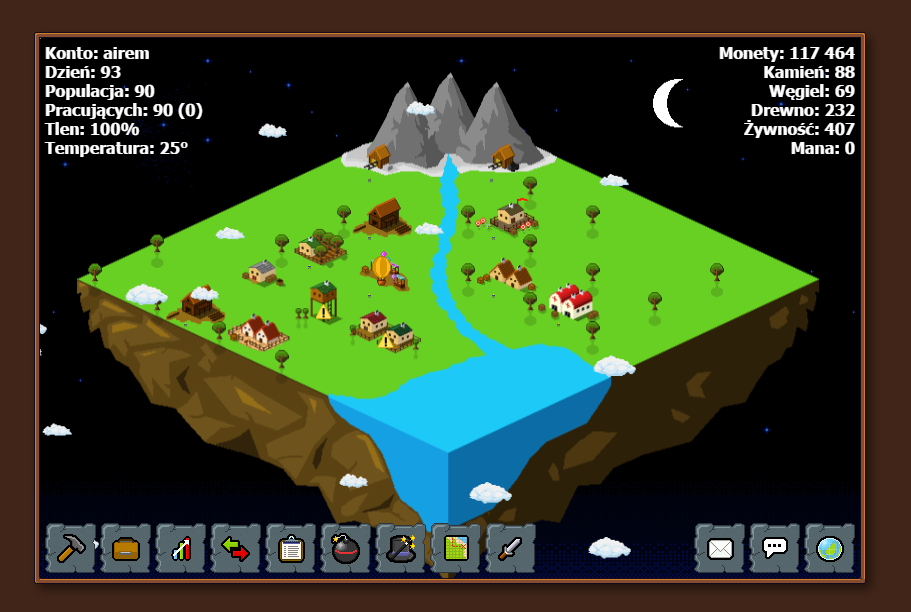The image size is (911, 612).
Task: Choose the sword combat button
Action: [511, 549]
